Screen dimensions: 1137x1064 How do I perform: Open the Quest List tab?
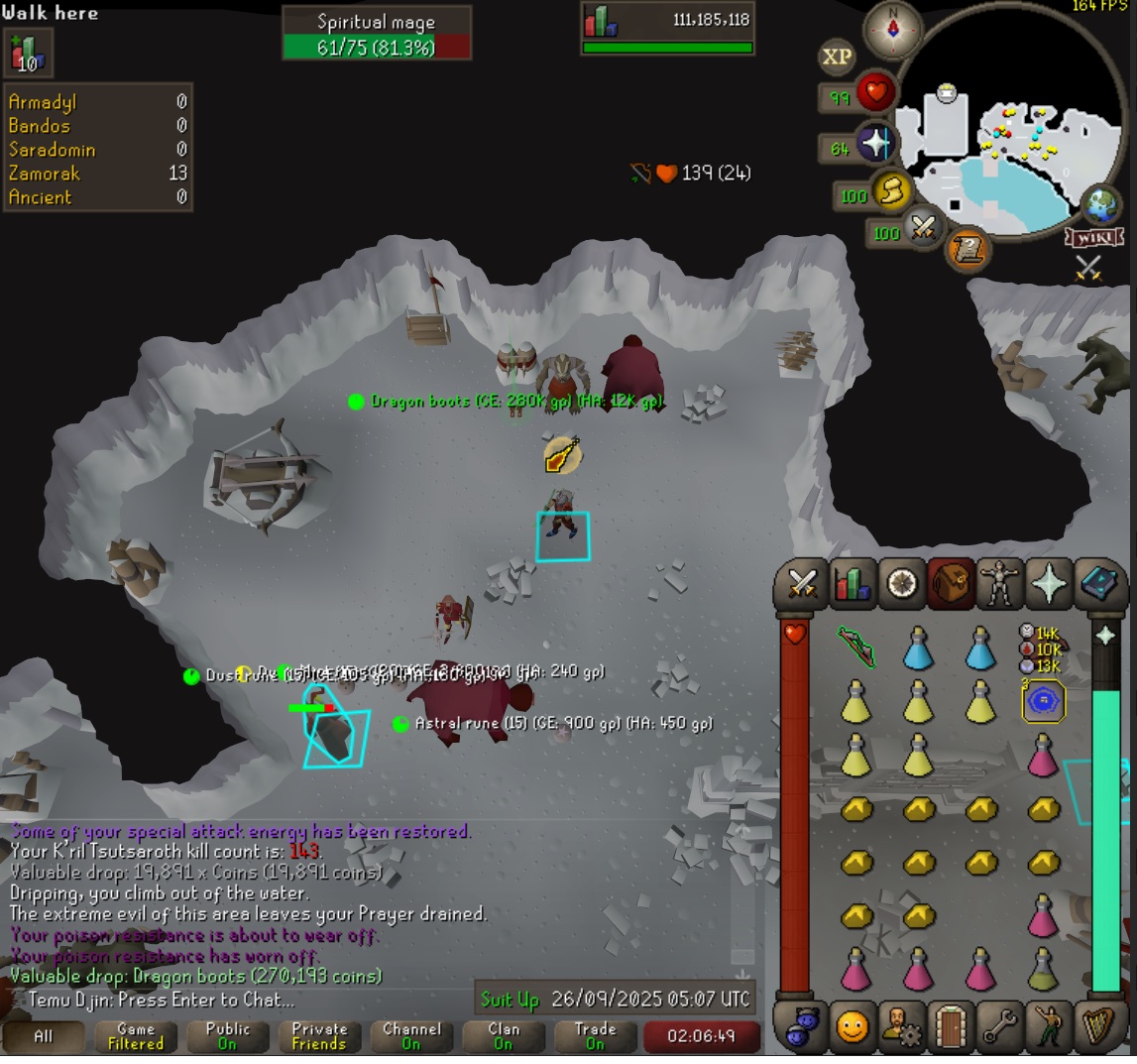(900, 584)
